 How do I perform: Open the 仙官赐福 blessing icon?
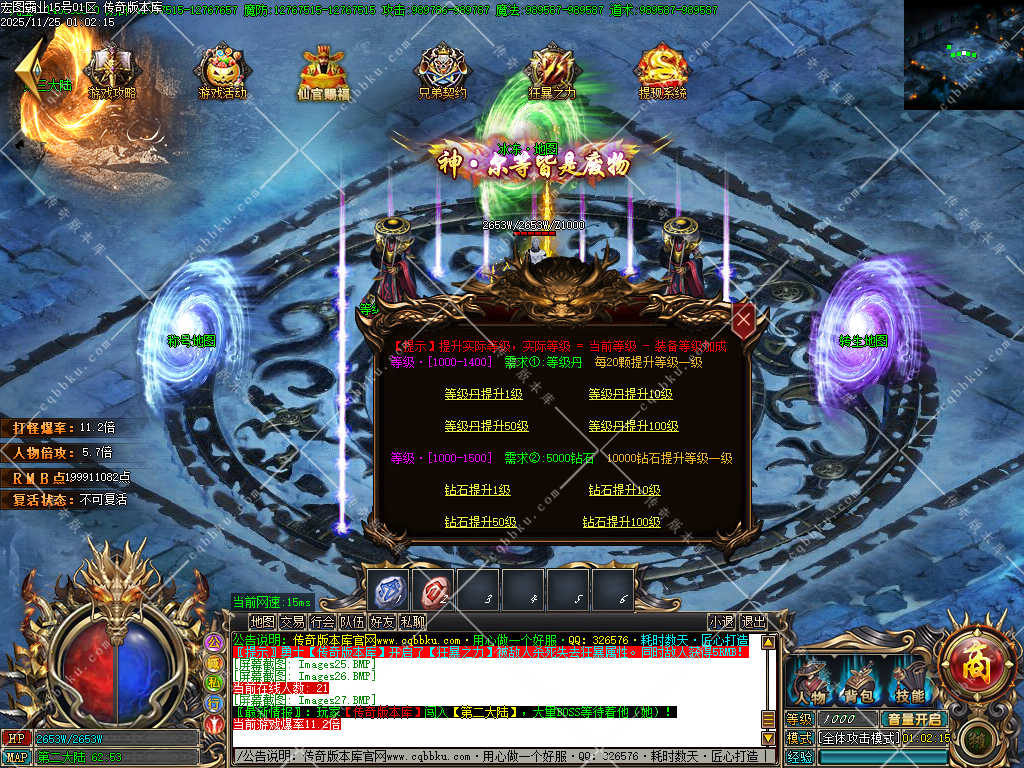(x=324, y=72)
